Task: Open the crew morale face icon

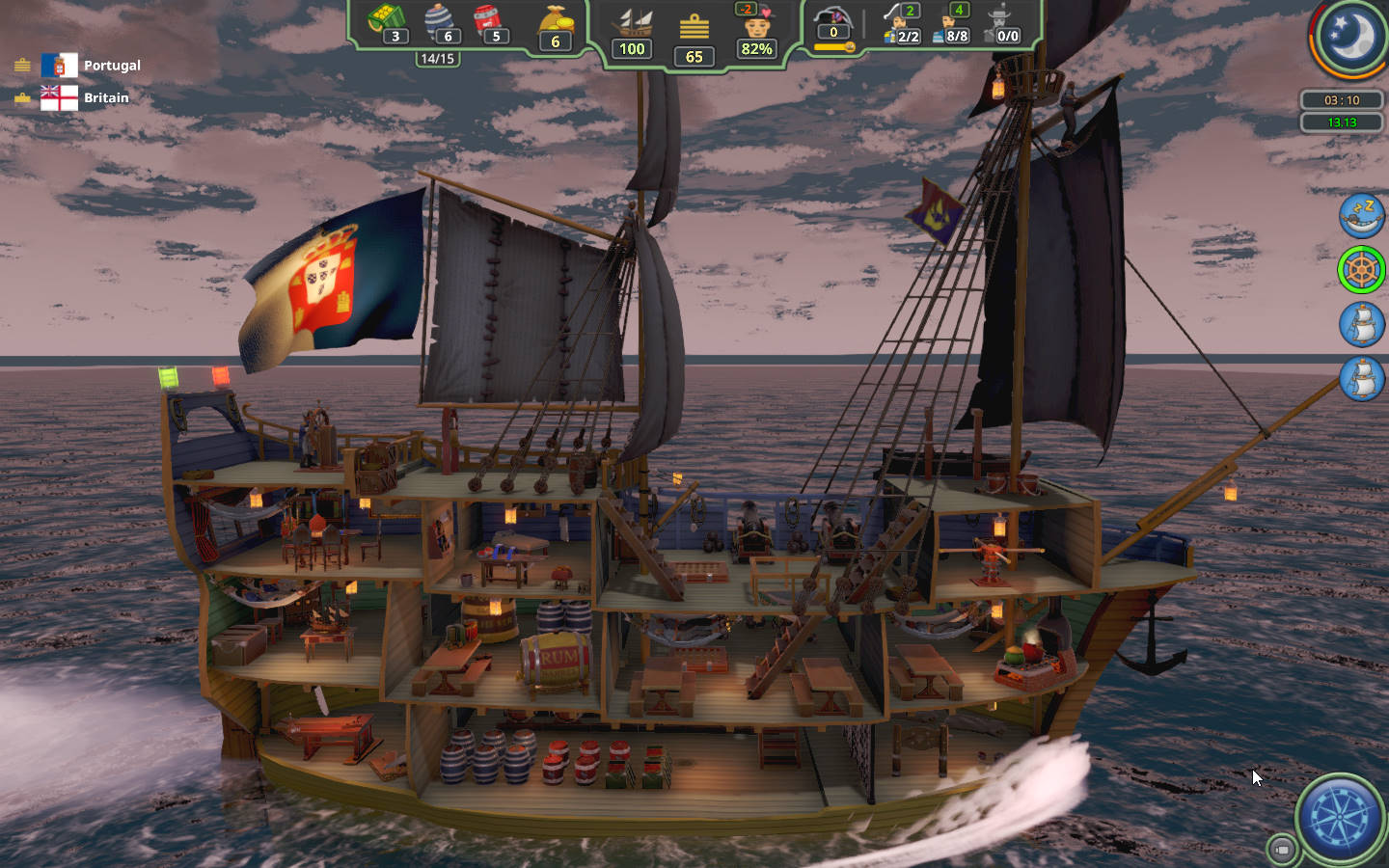Action: pos(756,23)
